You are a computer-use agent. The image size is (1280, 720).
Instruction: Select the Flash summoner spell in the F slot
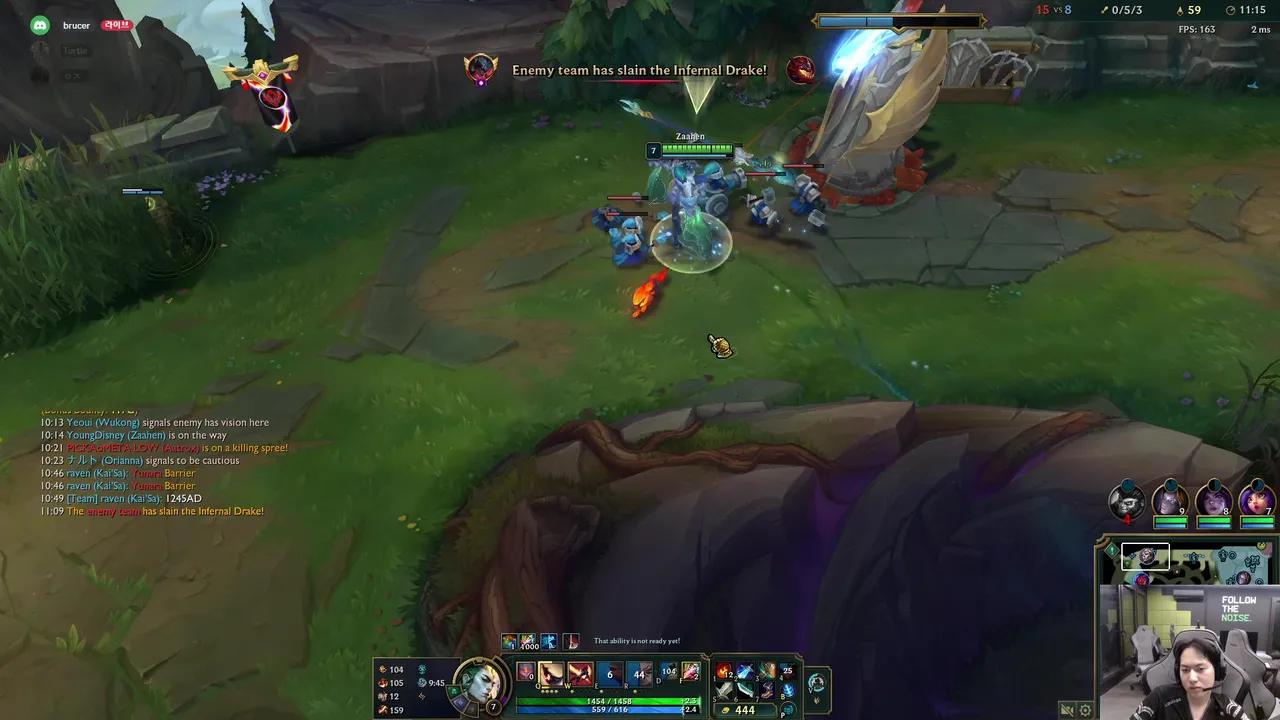tap(690, 673)
